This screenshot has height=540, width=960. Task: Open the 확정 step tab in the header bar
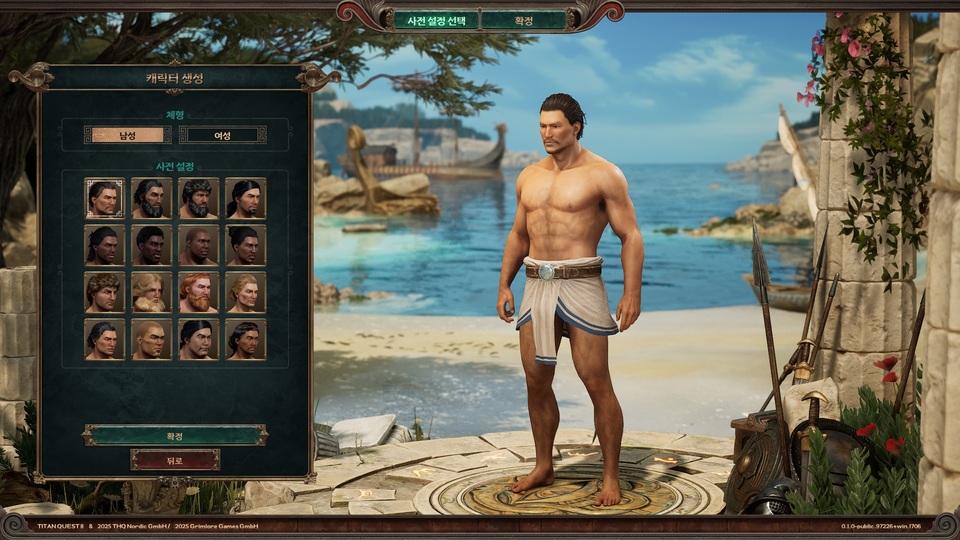(x=523, y=20)
